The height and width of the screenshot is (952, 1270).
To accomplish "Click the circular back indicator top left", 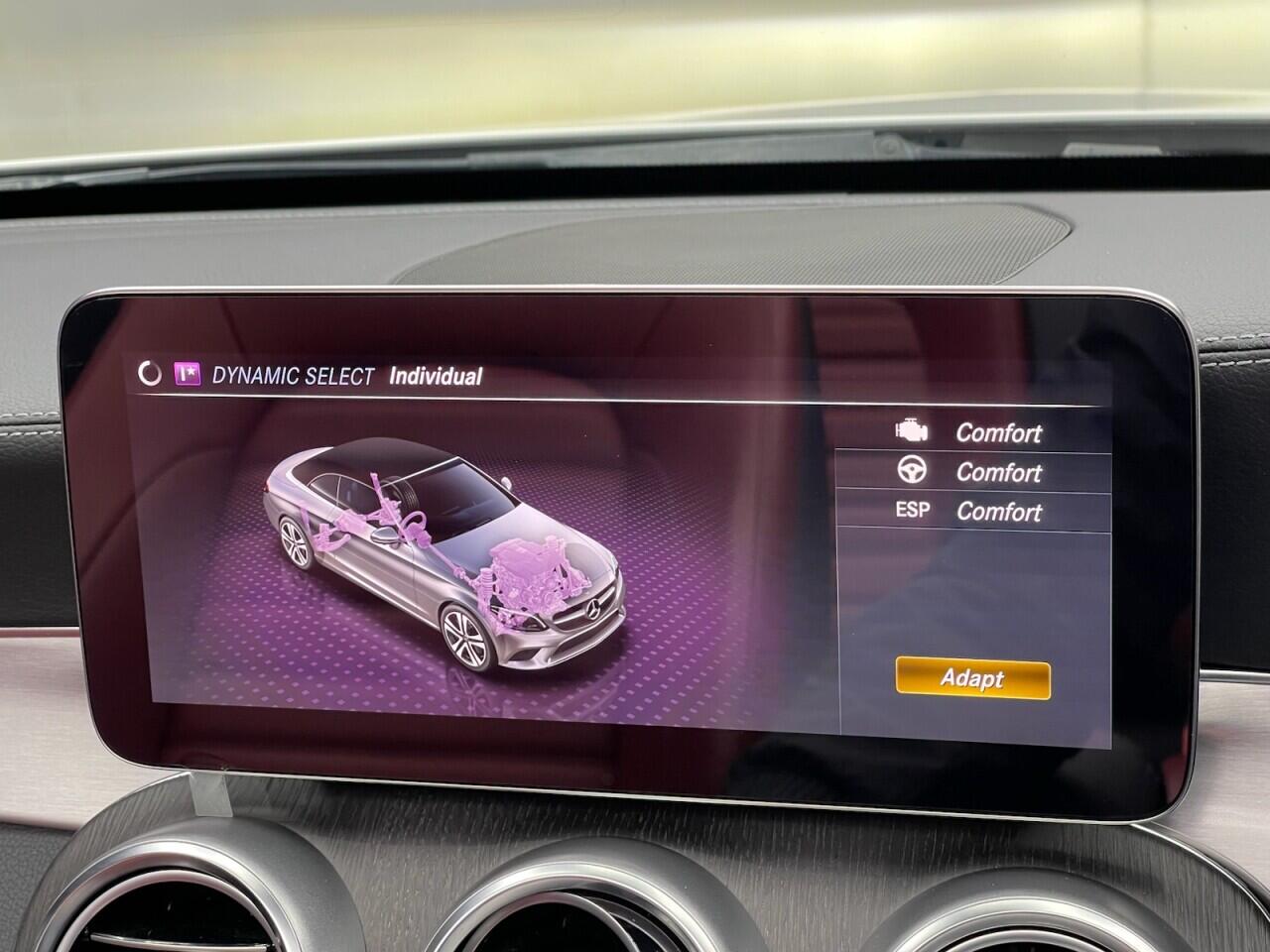I will coord(149,373).
